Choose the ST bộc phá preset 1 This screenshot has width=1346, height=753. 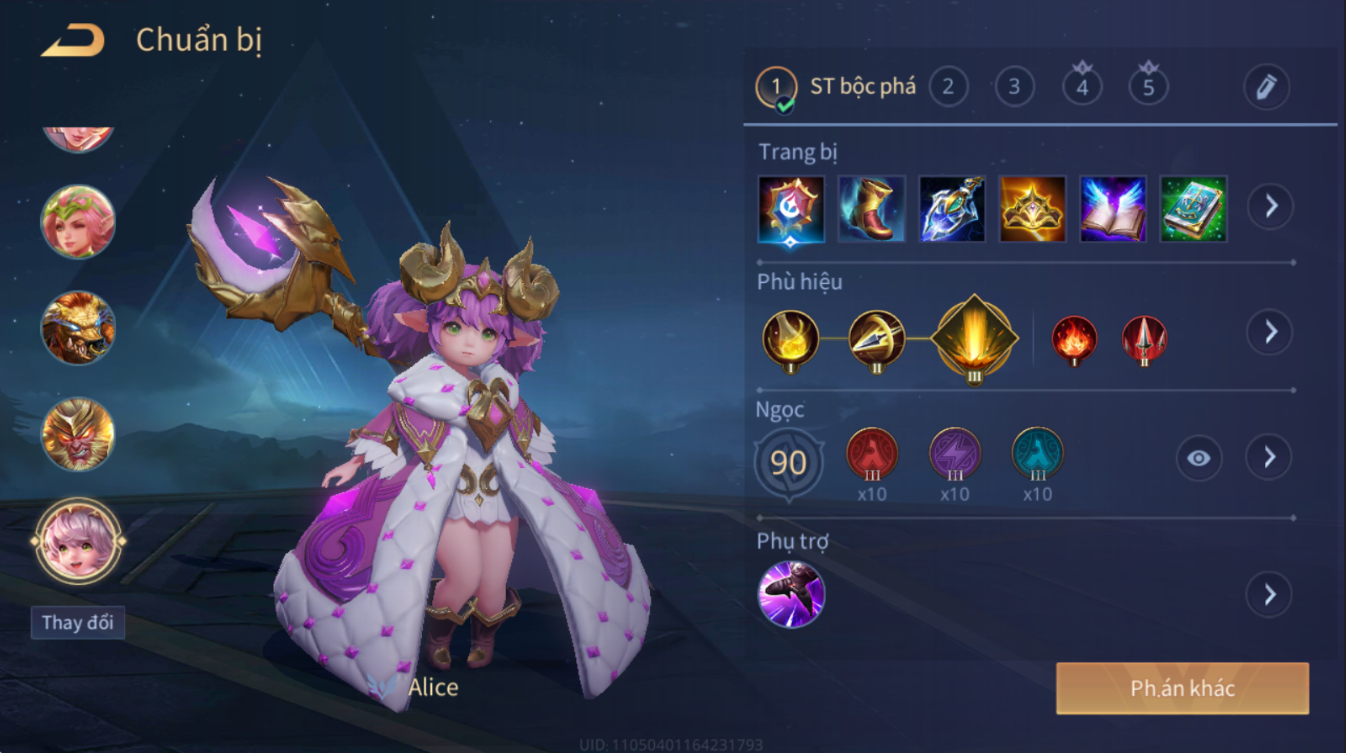(777, 88)
